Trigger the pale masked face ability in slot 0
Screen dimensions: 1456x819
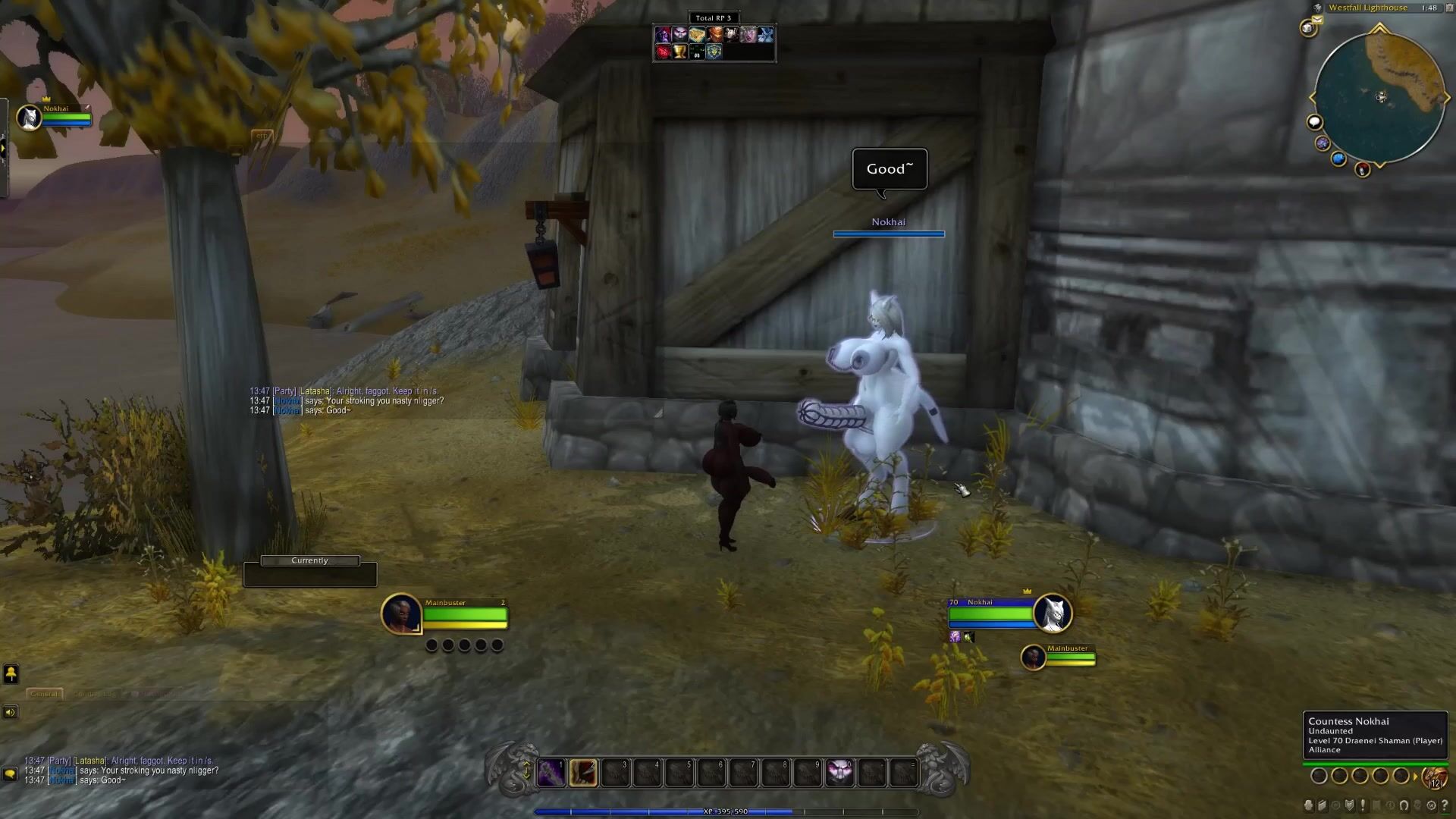[x=839, y=773]
